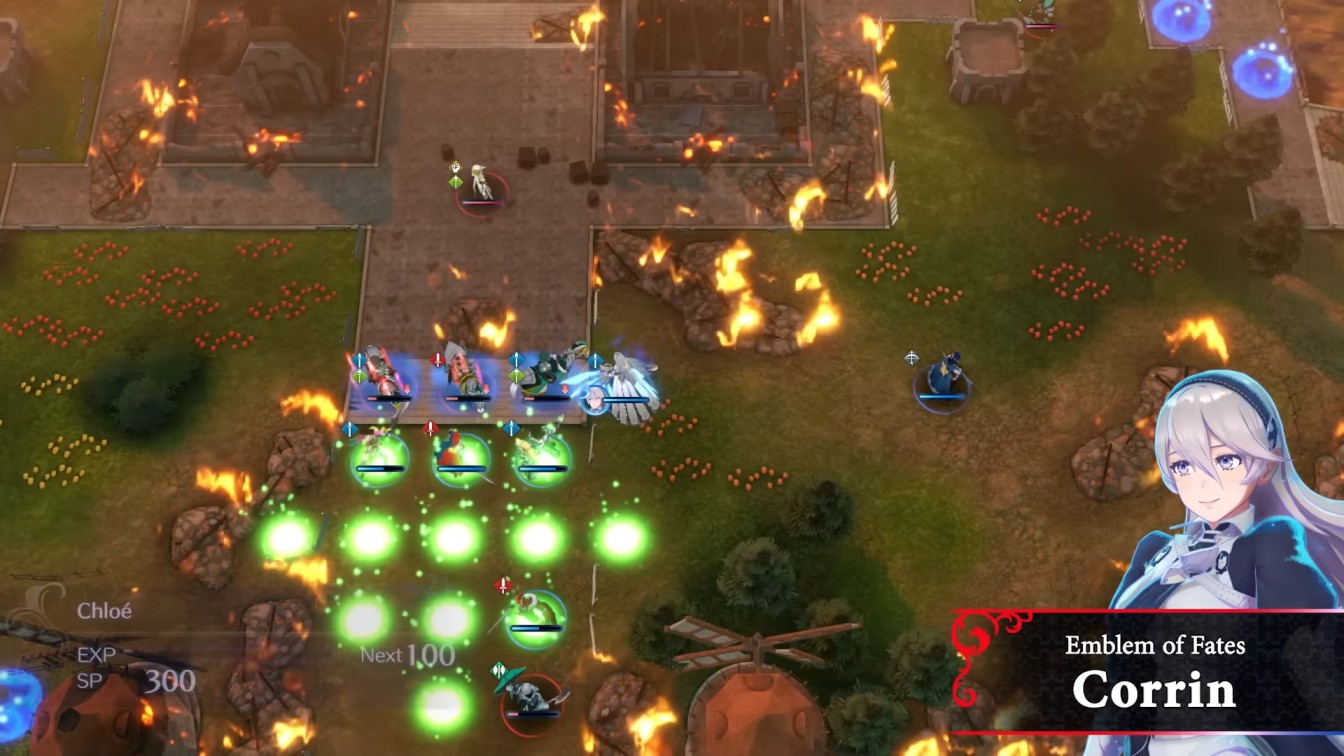The image size is (1344, 756).
Task: Click the blue HP bar under the winged Corrin unit
Action: [627, 400]
